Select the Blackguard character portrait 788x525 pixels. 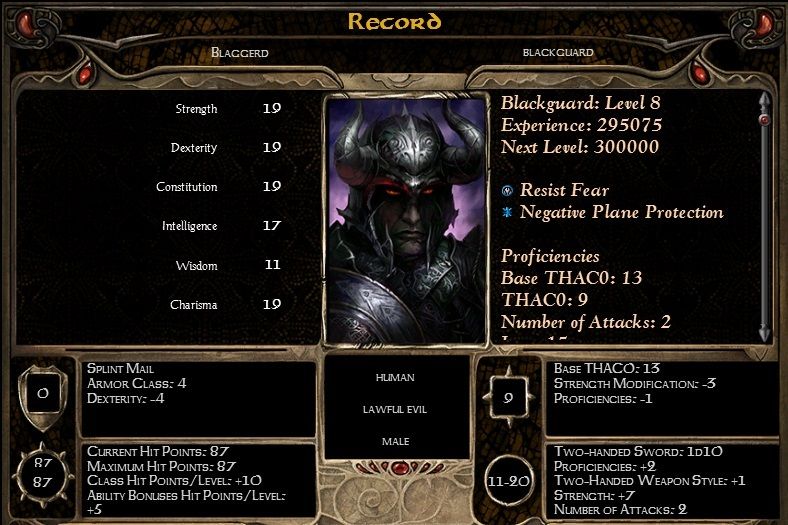point(406,219)
